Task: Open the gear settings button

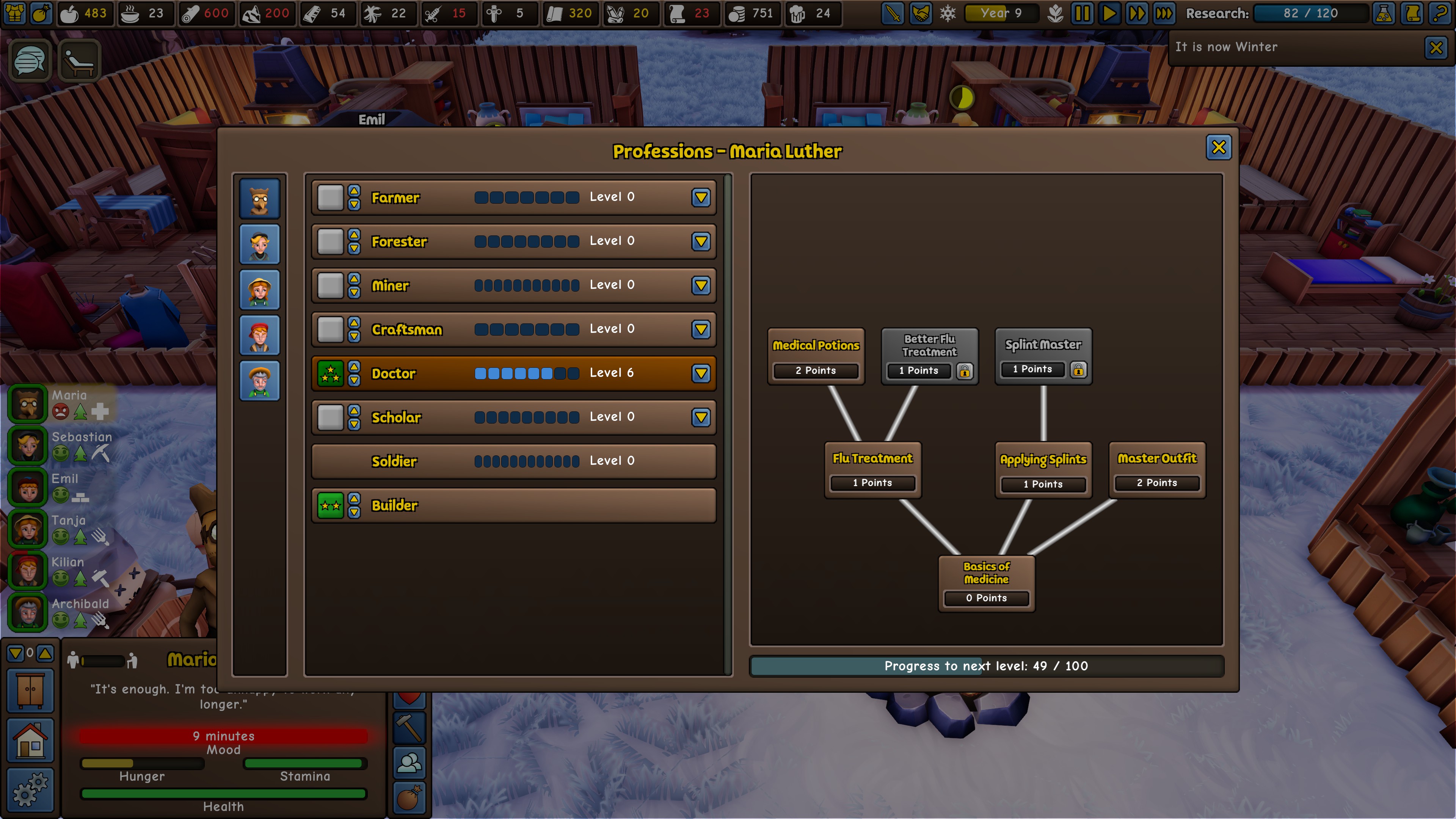Action: (x=30, y=789)
